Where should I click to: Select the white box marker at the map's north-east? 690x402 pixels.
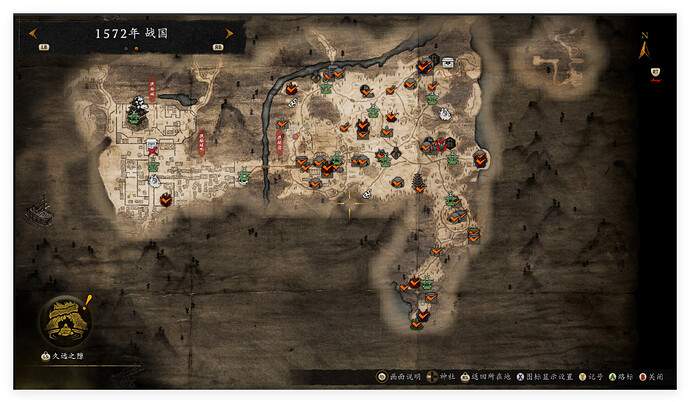447,62
